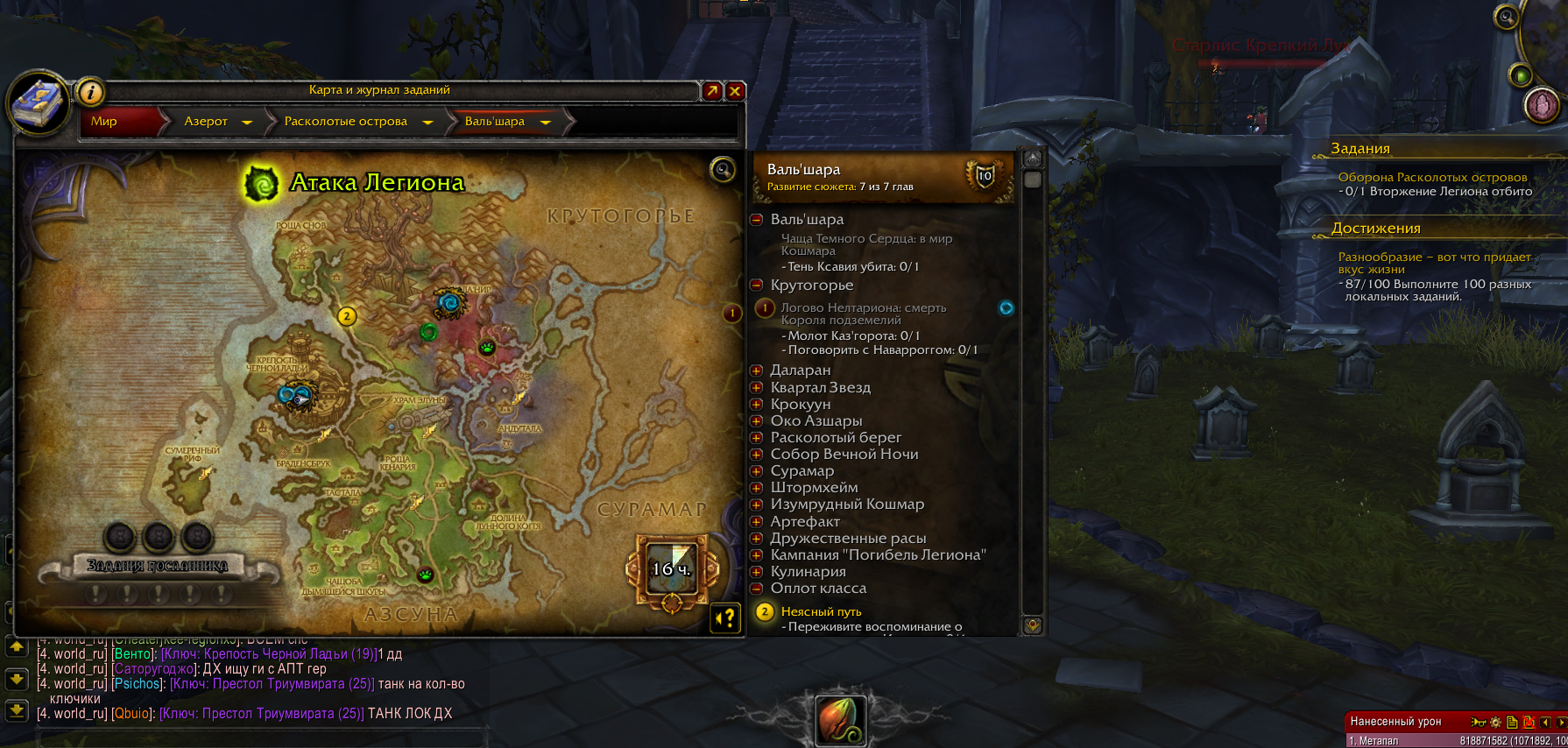Close the map and quest log window
The image size is (1568, 748).
(x=735, y=90)
